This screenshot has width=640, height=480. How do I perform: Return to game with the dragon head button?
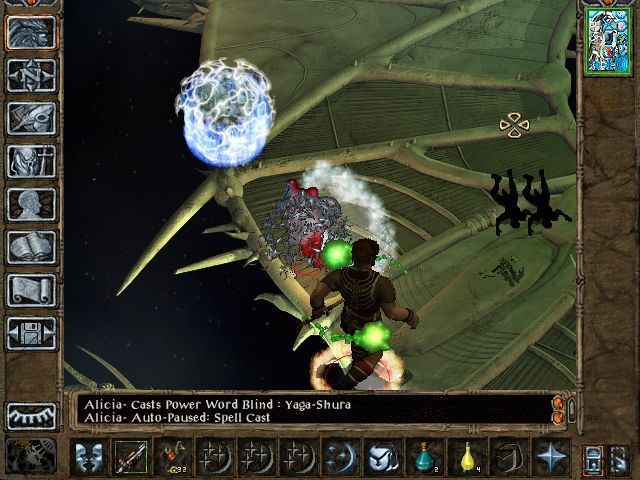pos(31,32)
